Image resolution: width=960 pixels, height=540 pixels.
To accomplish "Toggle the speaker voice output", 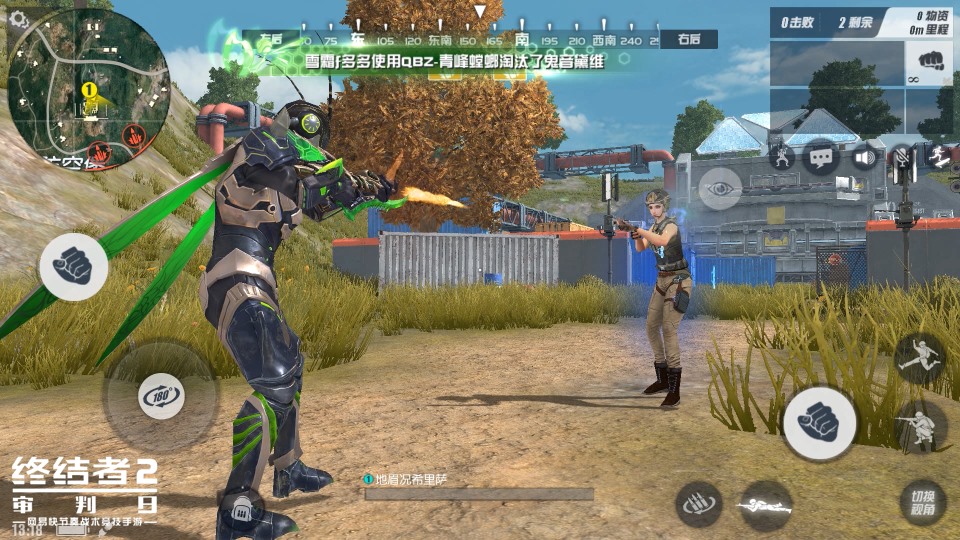I will pos(864,157).
